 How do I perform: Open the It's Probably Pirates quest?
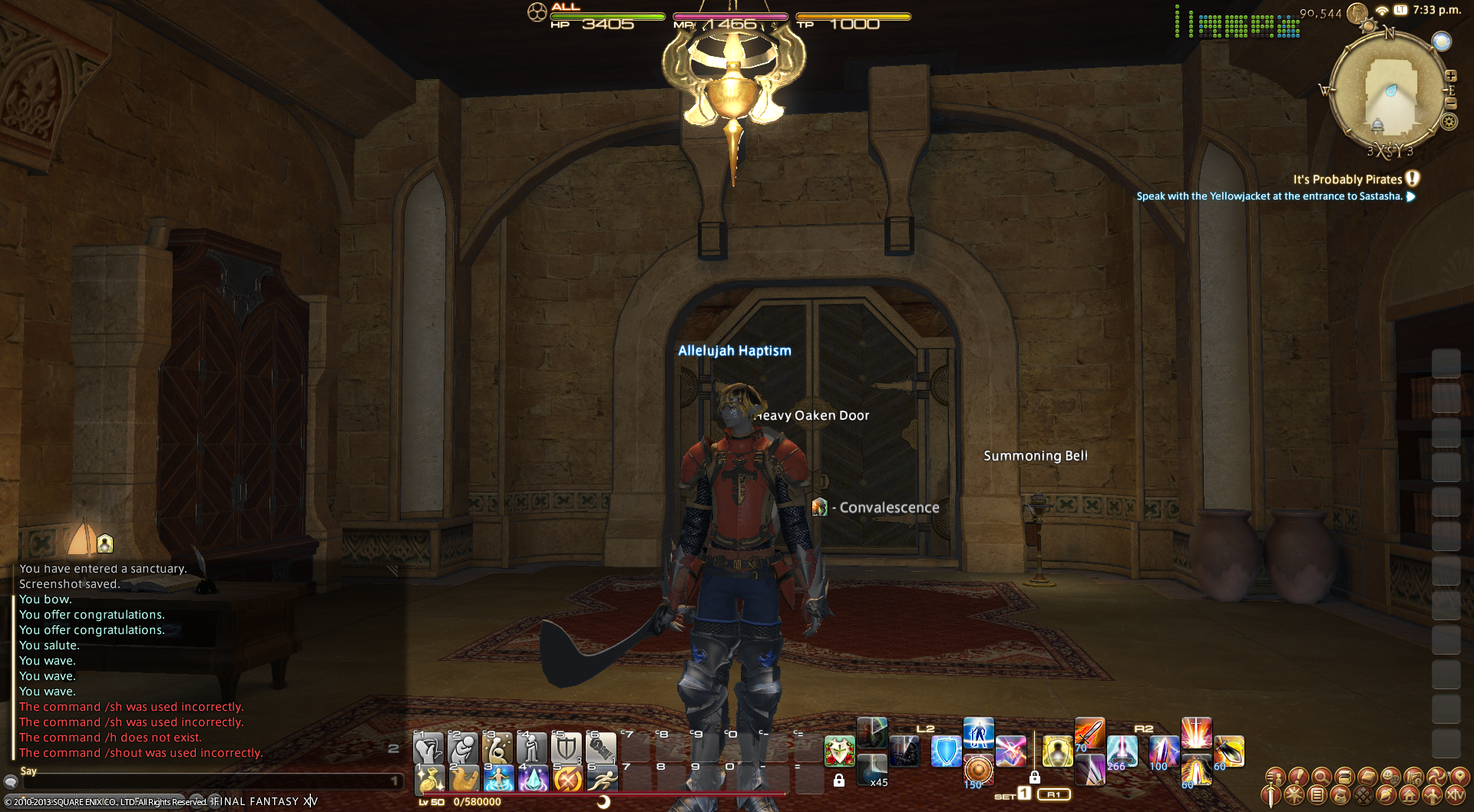point(1347,180)
